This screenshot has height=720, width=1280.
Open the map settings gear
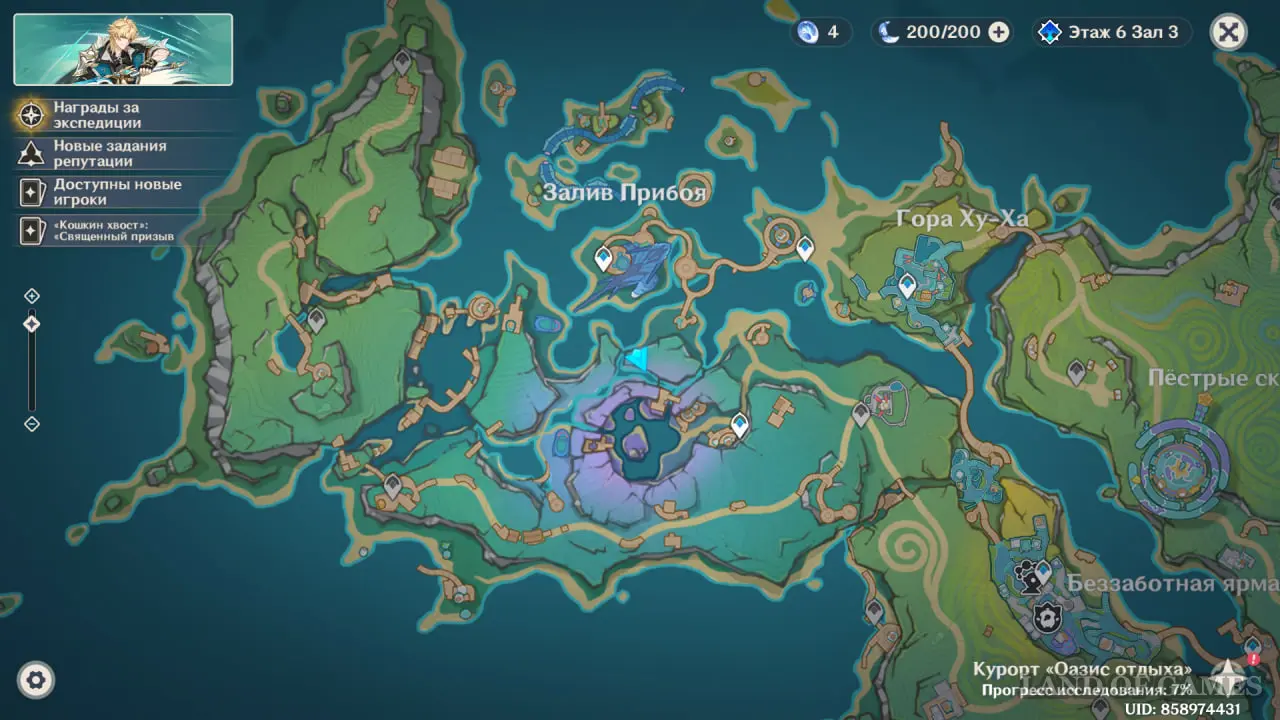coord(36,681)
